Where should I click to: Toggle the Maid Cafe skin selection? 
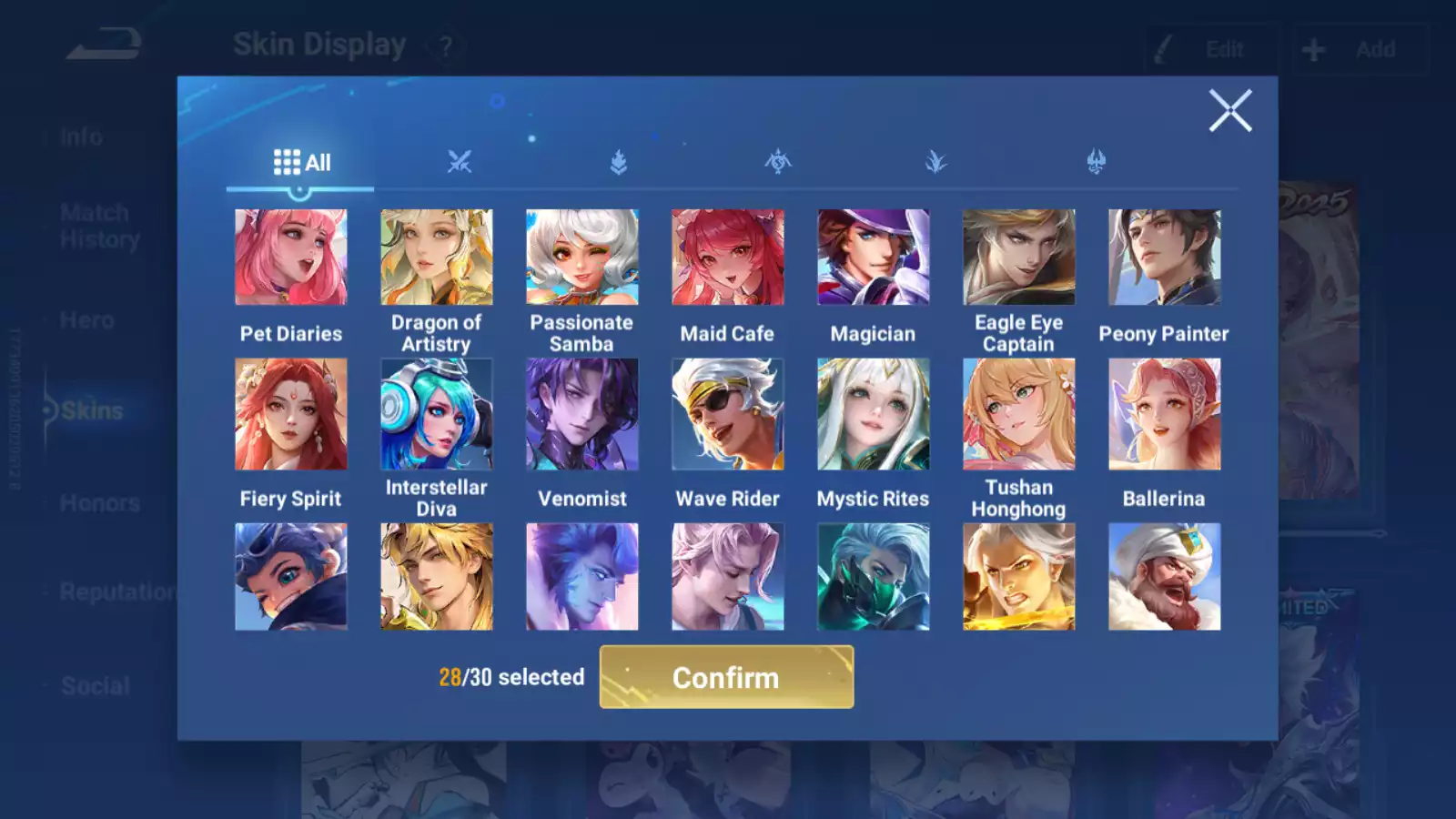[x=727, y=256]
